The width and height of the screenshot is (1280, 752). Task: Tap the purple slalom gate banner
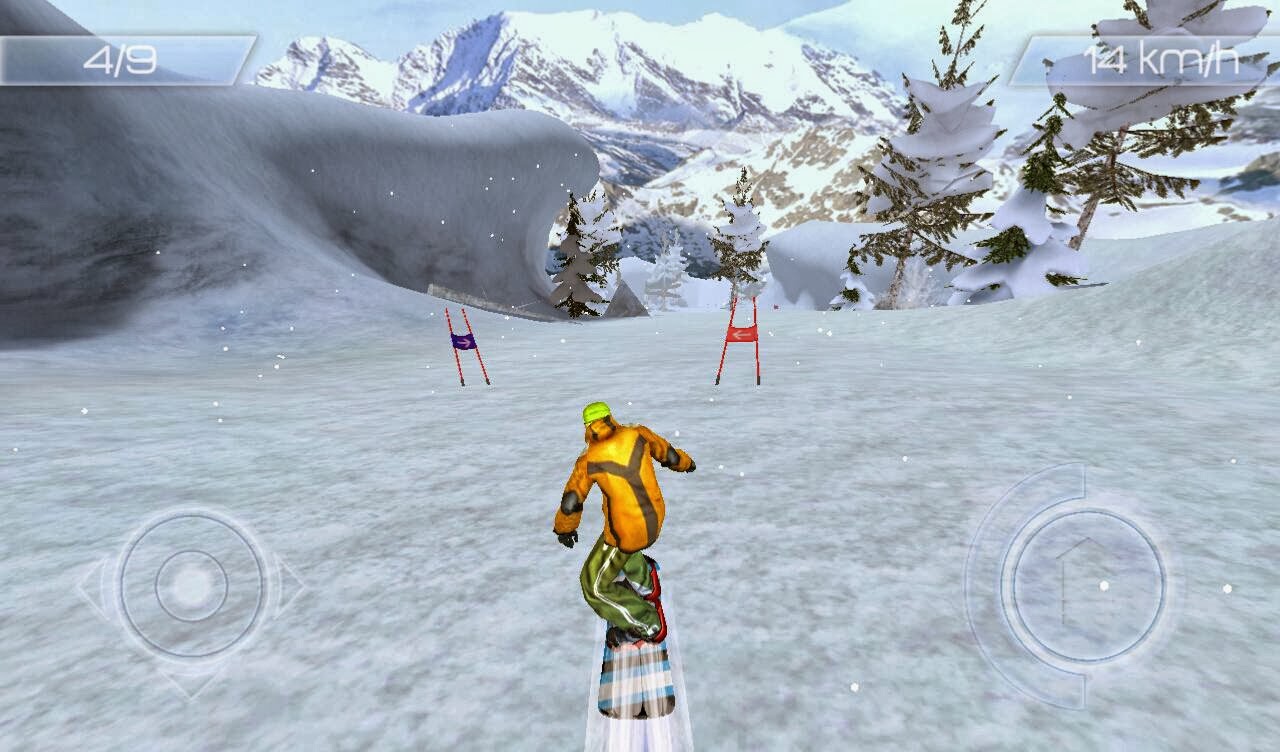pos(463,340)
